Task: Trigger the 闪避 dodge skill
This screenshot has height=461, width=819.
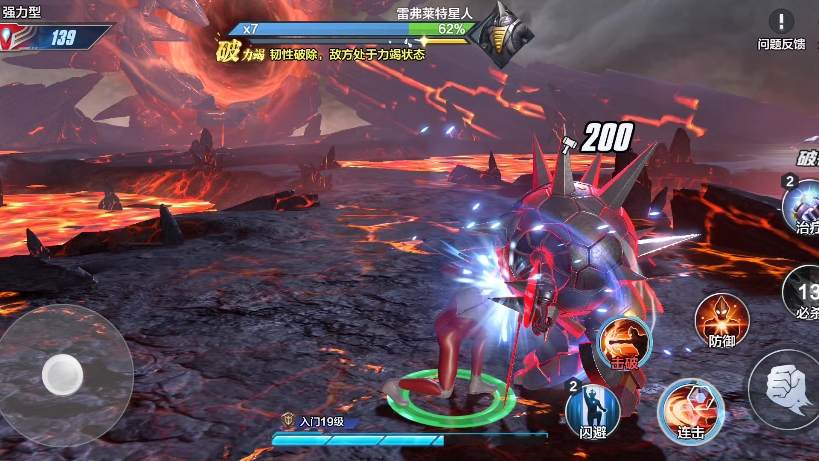Action: [593, 411]
